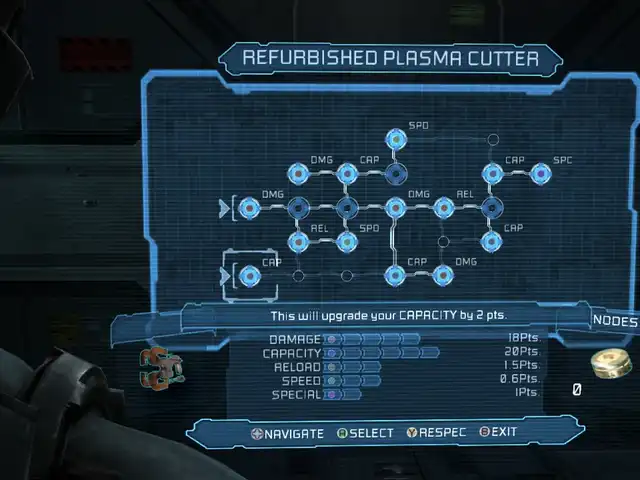Select the empty node linked to top SPD
The width and height of the screenshot is (640, 480).
493,140
